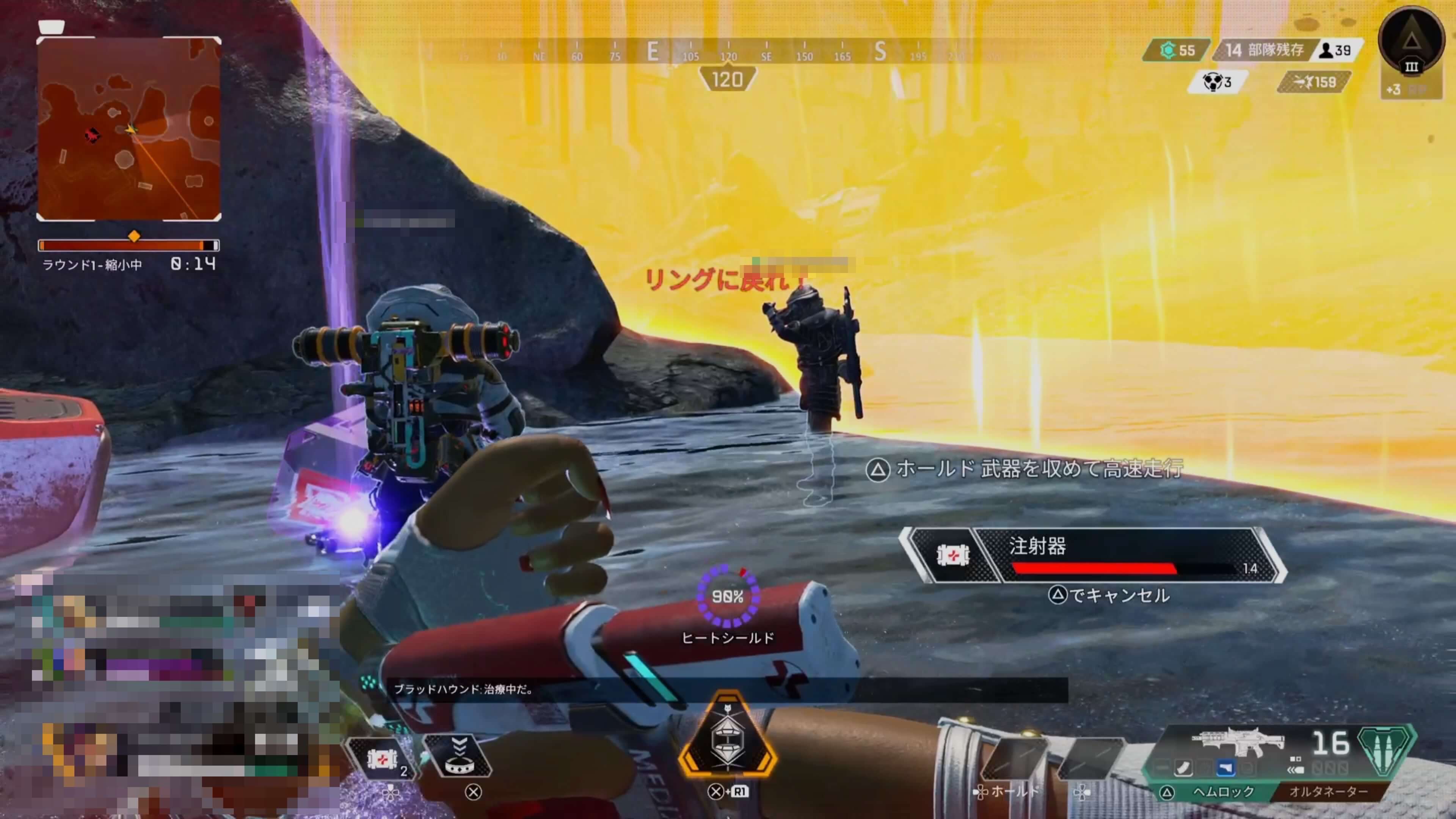The width and height of the screenshot is (1456, 819).
Task: Switch to the Alternator weapon
Action: tap(1328, 792)
